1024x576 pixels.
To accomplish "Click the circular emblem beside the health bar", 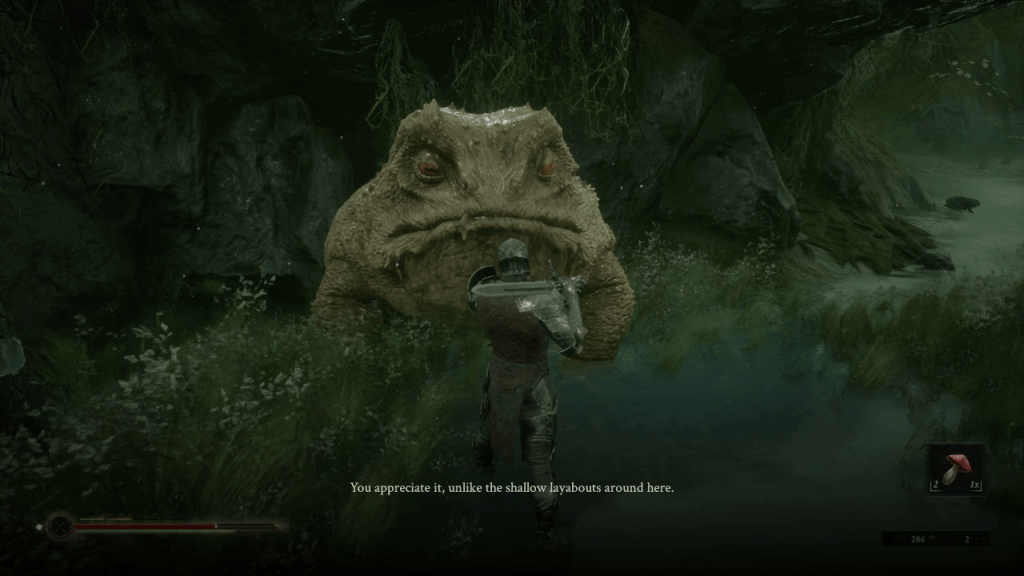I will (x=60, y=525).
